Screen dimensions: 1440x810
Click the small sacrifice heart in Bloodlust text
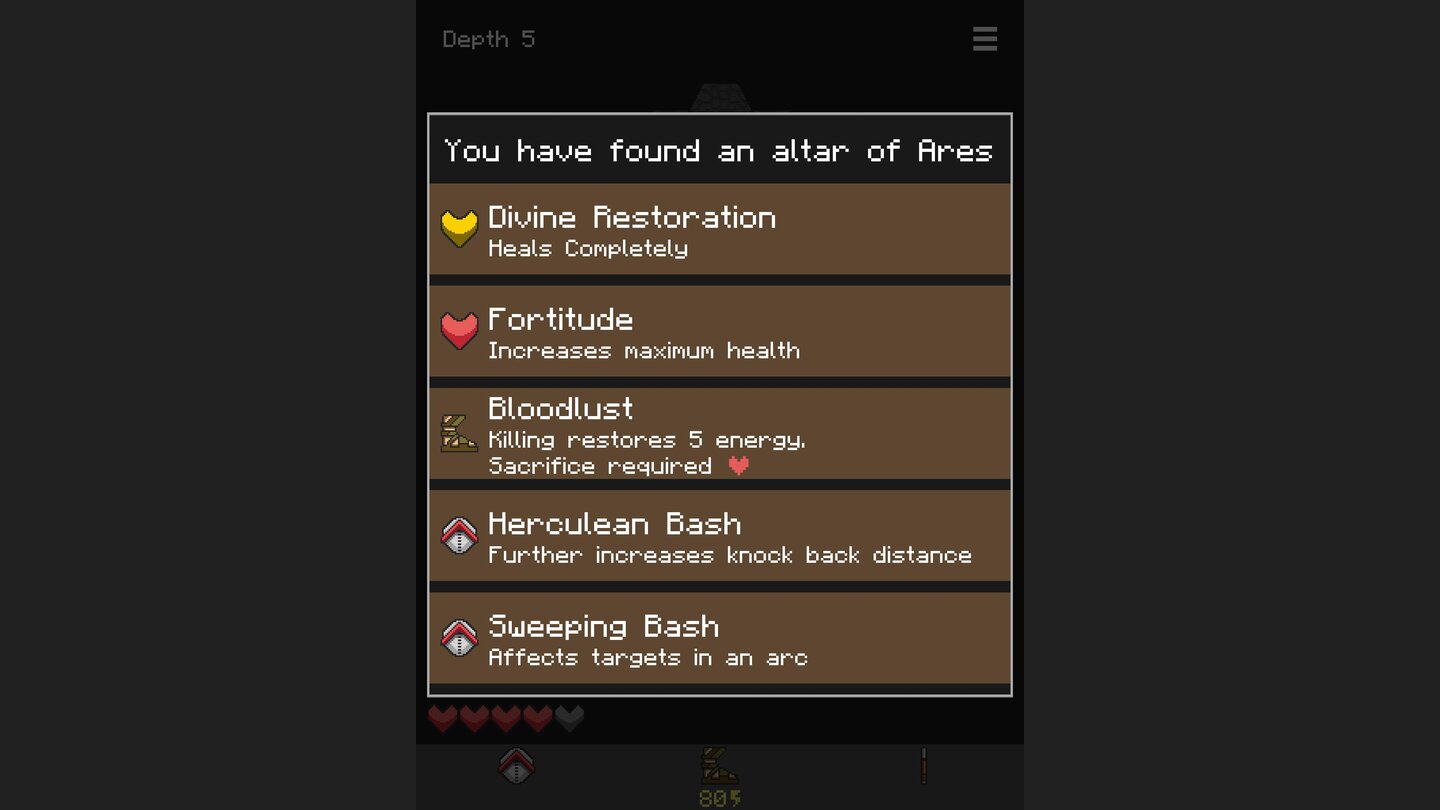(739, 465)
